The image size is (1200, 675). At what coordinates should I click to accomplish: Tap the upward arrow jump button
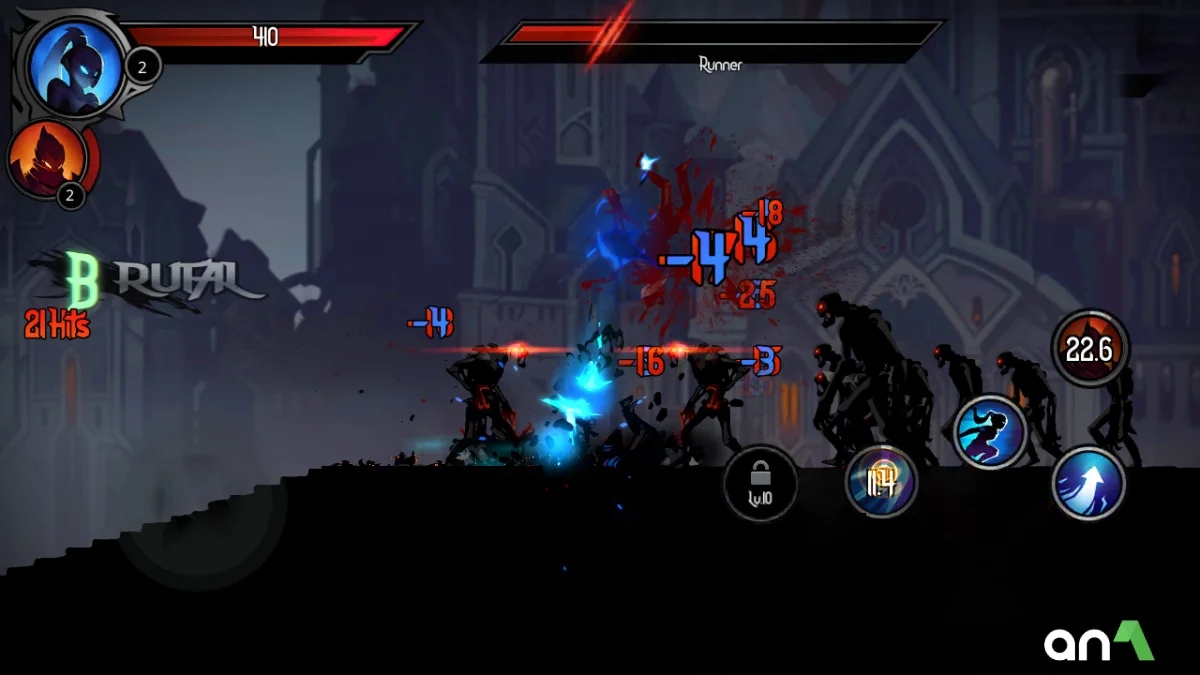[1090, 483]
